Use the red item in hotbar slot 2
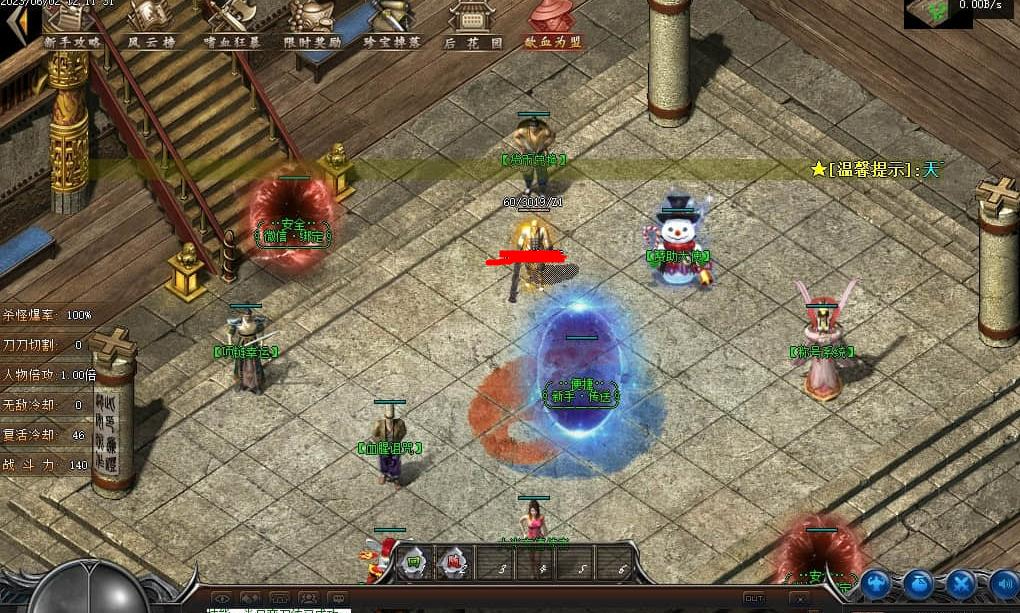The height and width of the screenshot is (613, 1020). (453, 564)
